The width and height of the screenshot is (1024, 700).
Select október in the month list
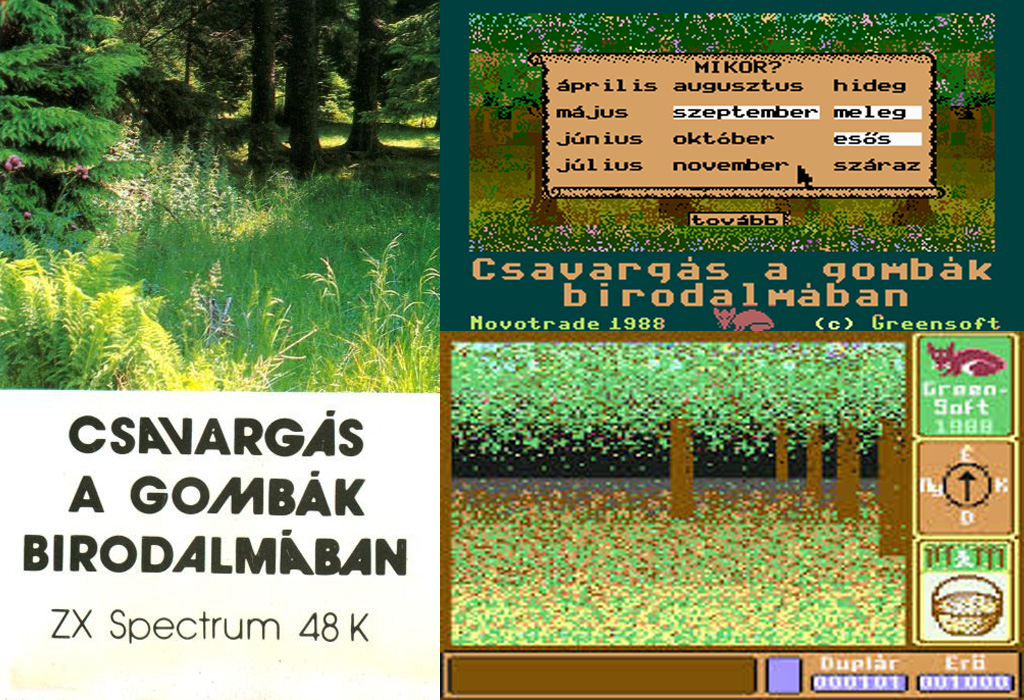(723, 139)
